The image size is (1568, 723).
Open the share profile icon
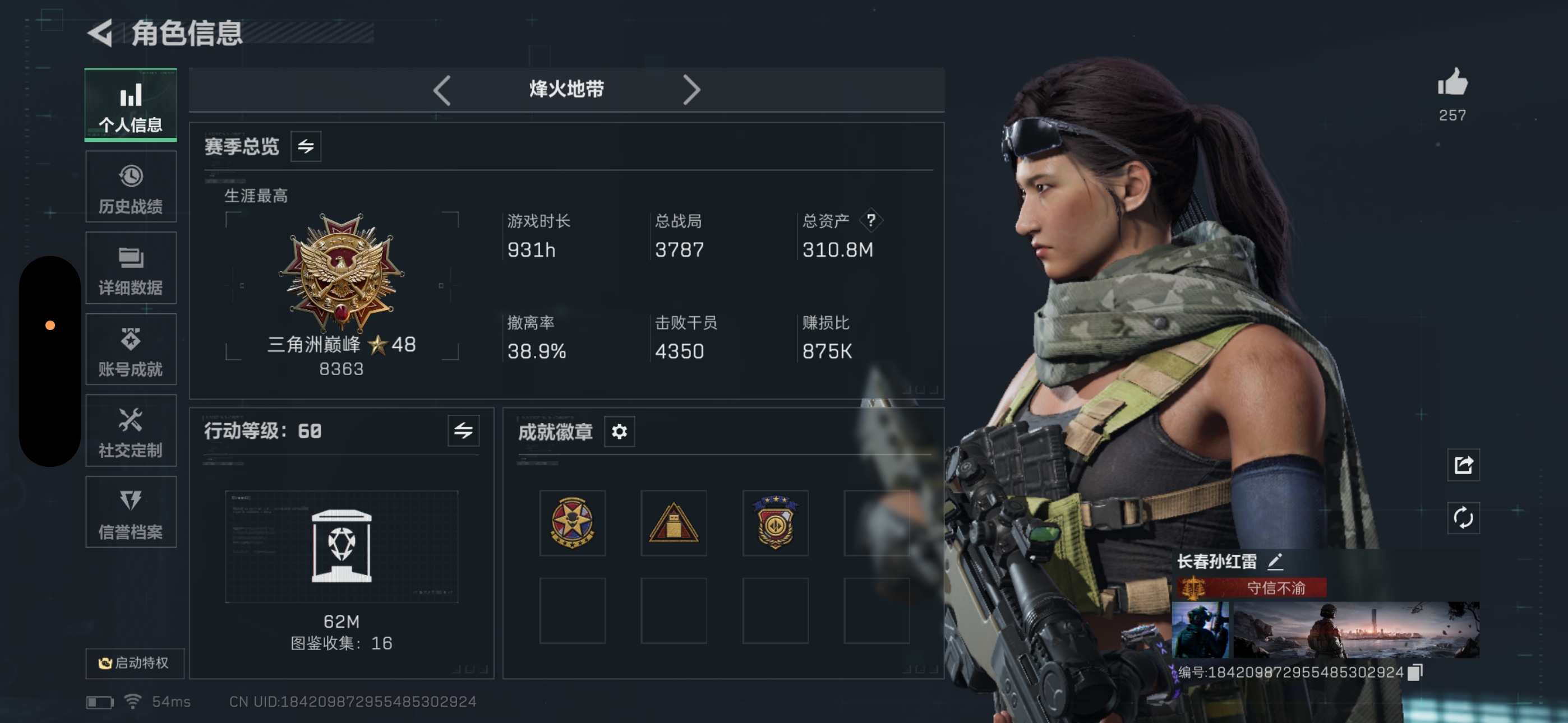pos(1463,465)
